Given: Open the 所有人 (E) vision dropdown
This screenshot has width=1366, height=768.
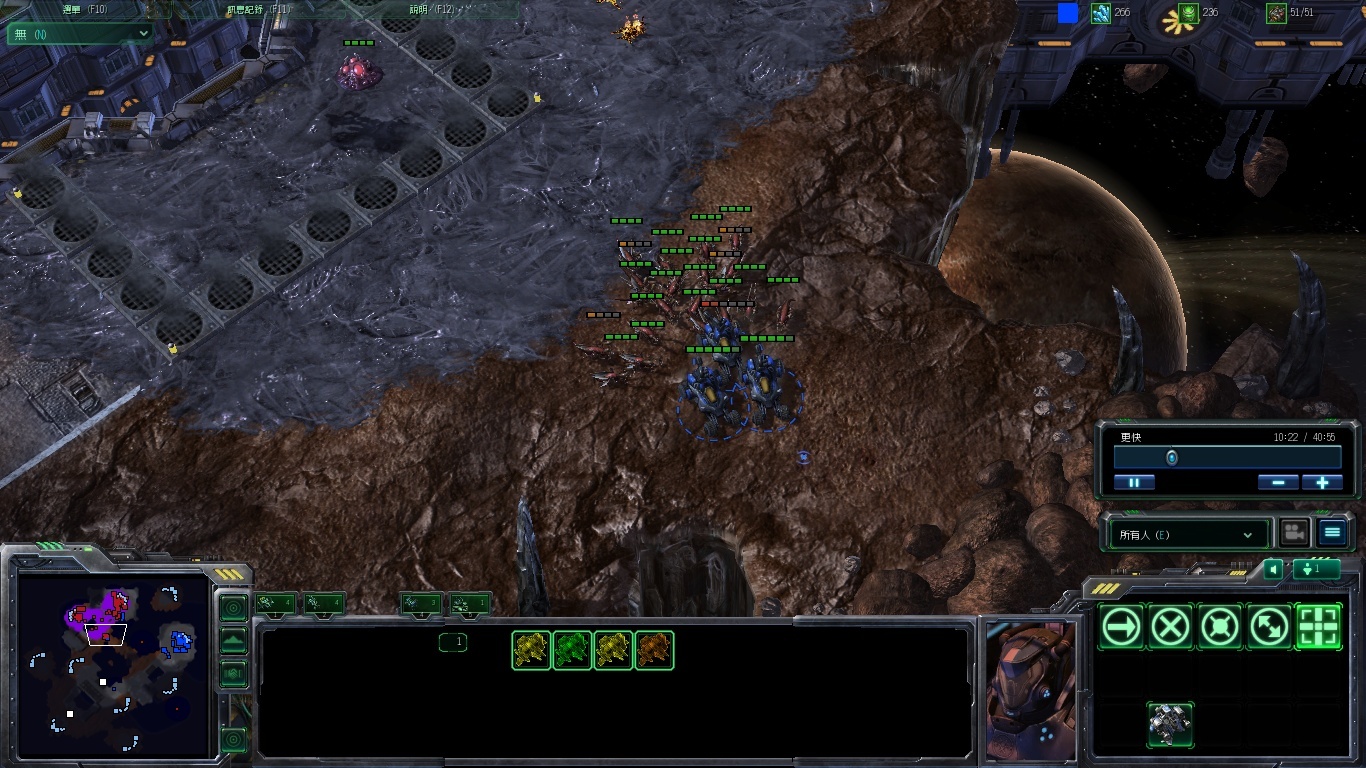Looking at the screenshot, I should tap(1186, 535).
